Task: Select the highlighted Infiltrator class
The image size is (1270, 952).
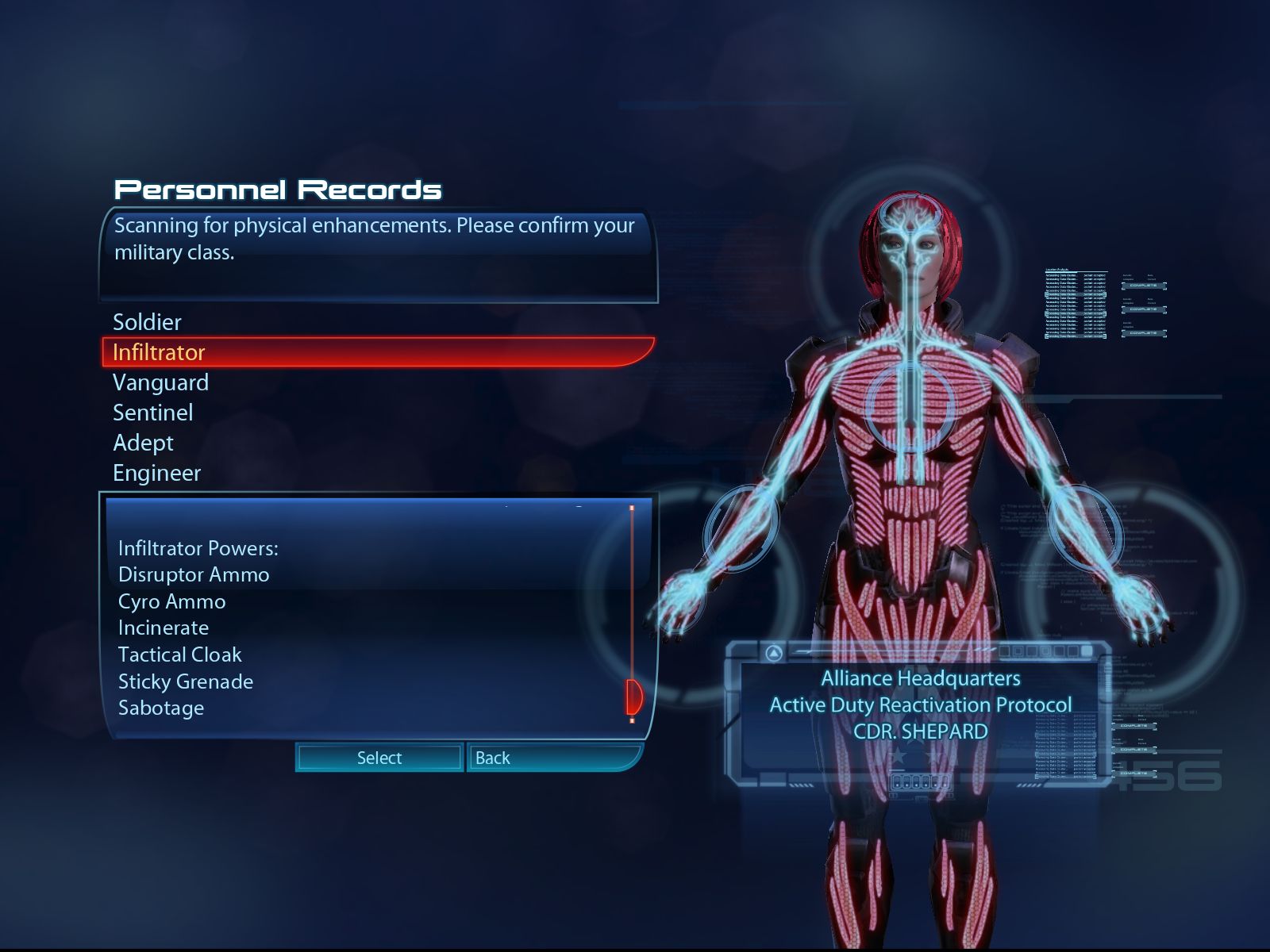Action: (159, 352)
